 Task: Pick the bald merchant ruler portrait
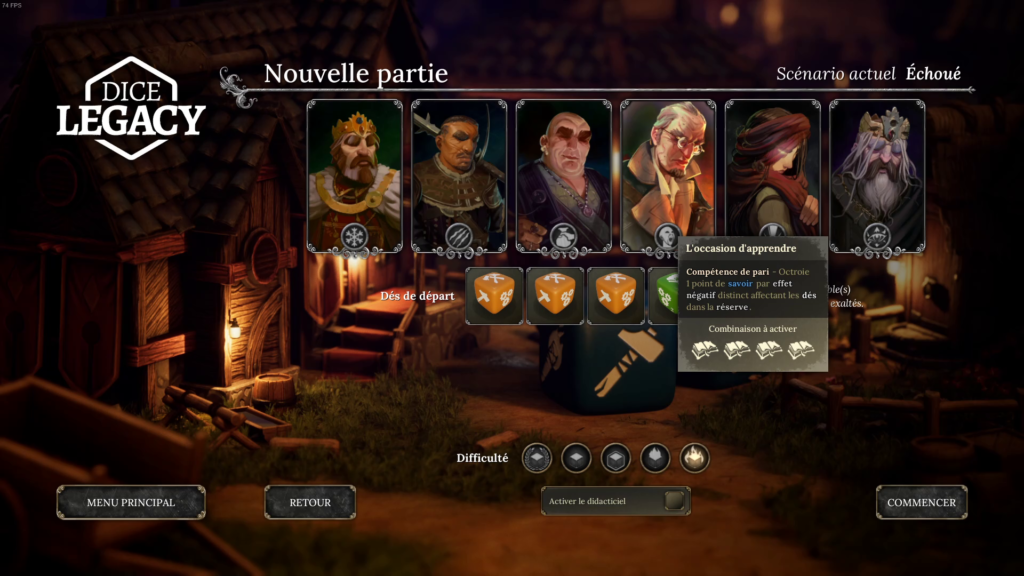tap(563, 168)
